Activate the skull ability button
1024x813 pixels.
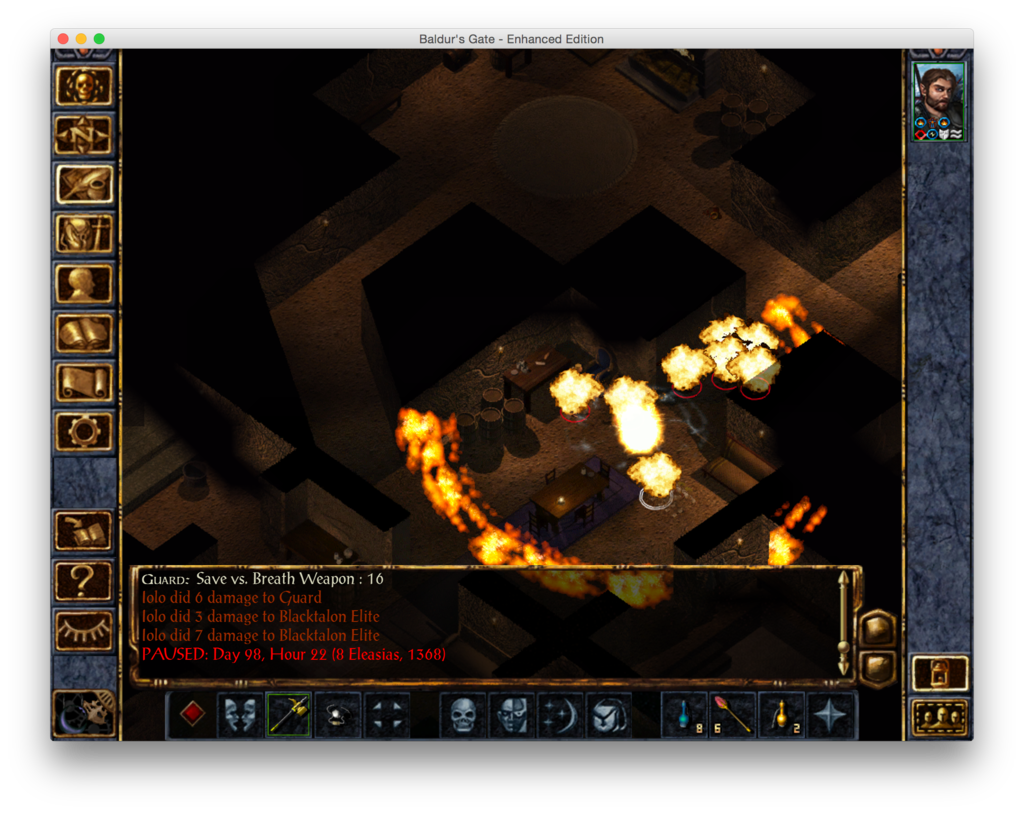[x=463, y=715]
